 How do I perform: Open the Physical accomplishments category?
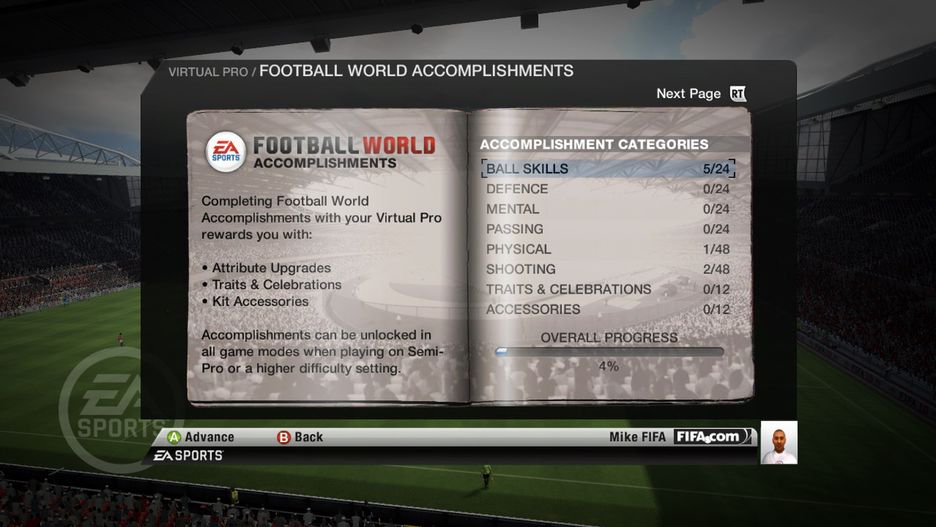pyautogui.click(x=607, y=249)
